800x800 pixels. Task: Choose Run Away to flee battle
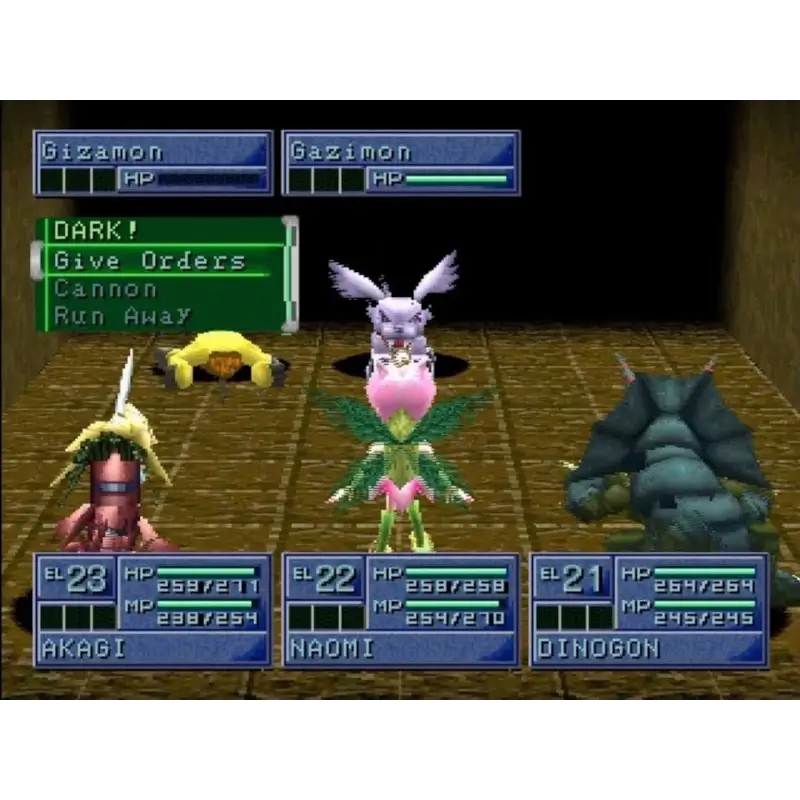pos(122,316)
